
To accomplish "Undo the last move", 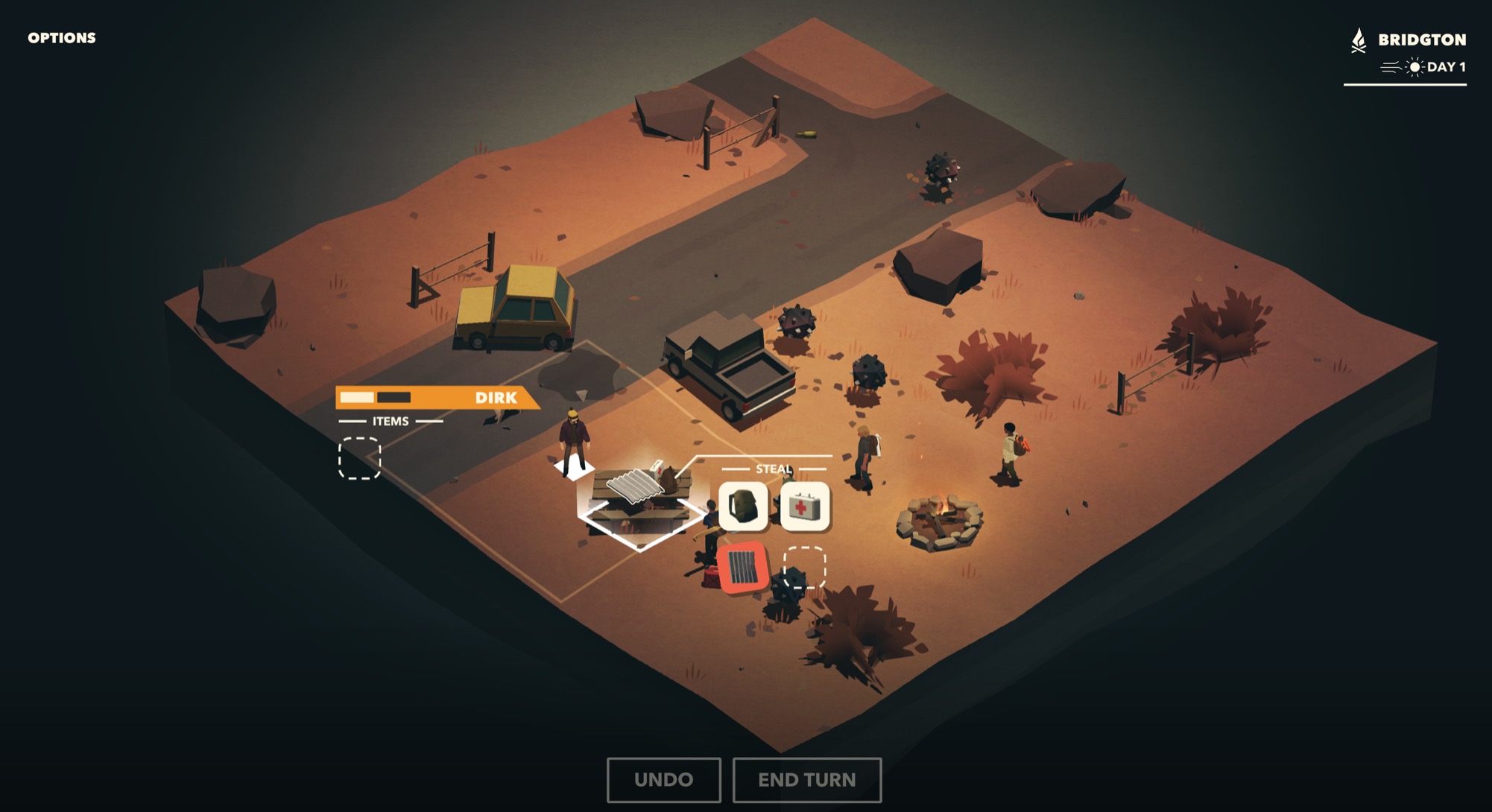I will point(663,779).
